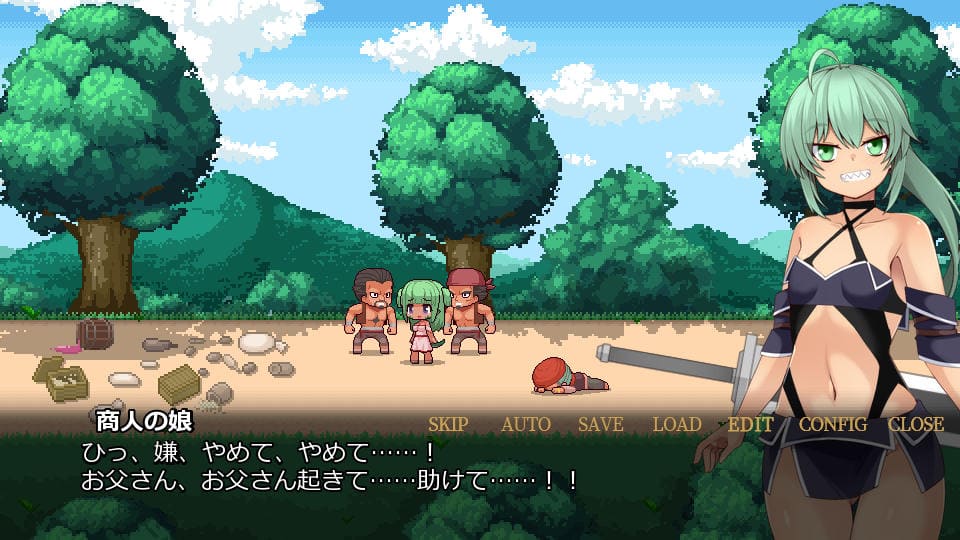Advance the merchant's daughter dialogue text
The width and height of the screenshot is (960, 540).
[330, 467]
